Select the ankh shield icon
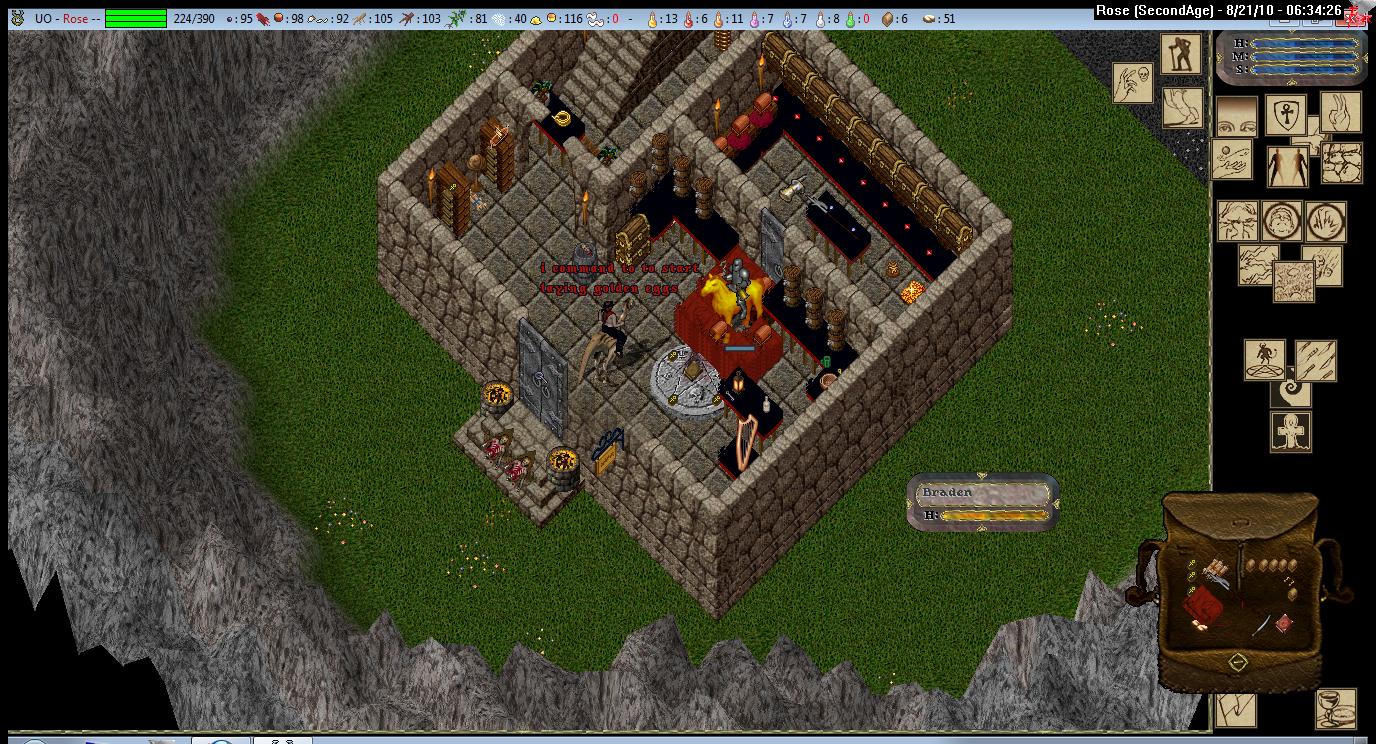Screen dimensions: 1376x744 [1287, 115]
